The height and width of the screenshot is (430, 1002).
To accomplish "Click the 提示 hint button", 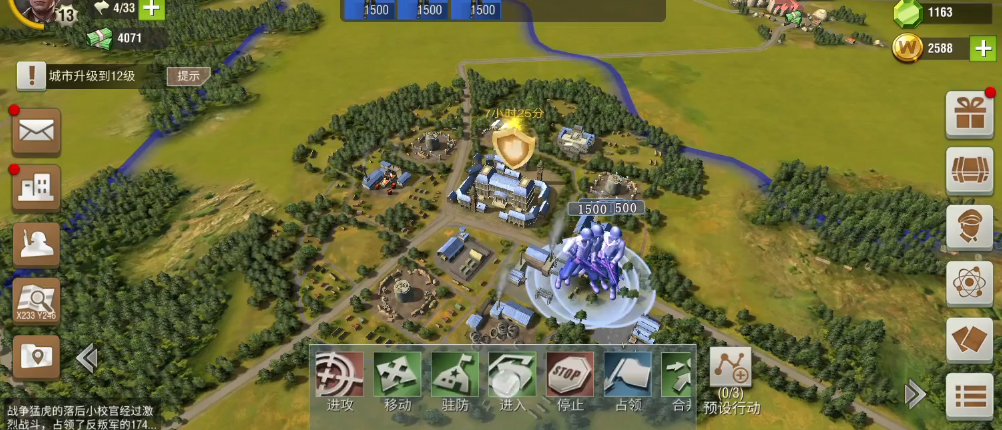I will coord(188,76).
